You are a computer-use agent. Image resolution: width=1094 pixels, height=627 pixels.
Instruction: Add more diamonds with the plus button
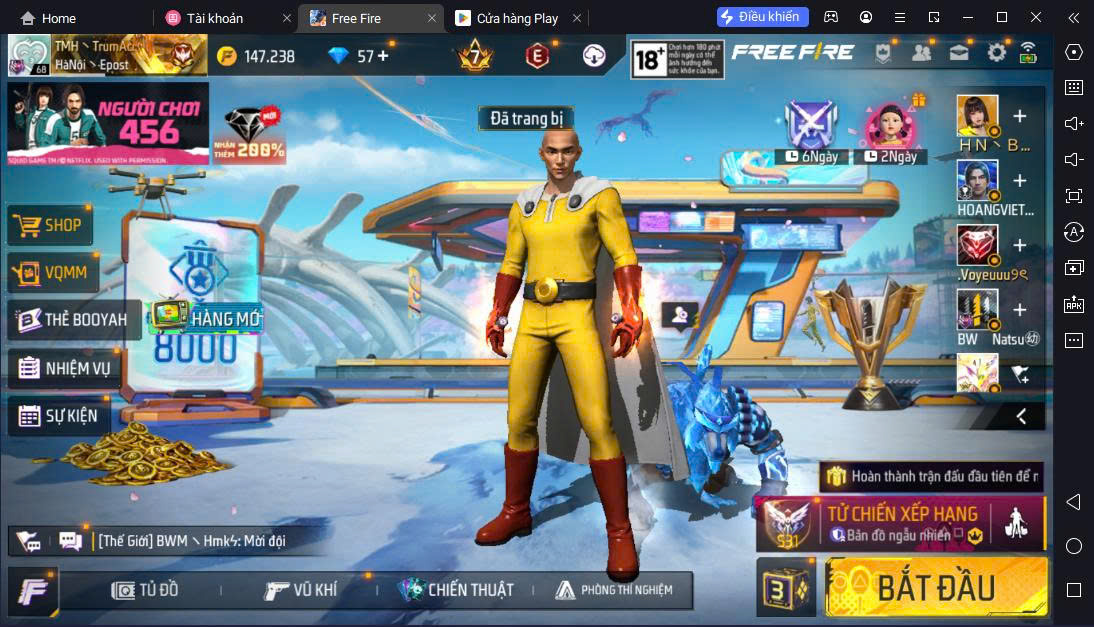pos(382,56)
